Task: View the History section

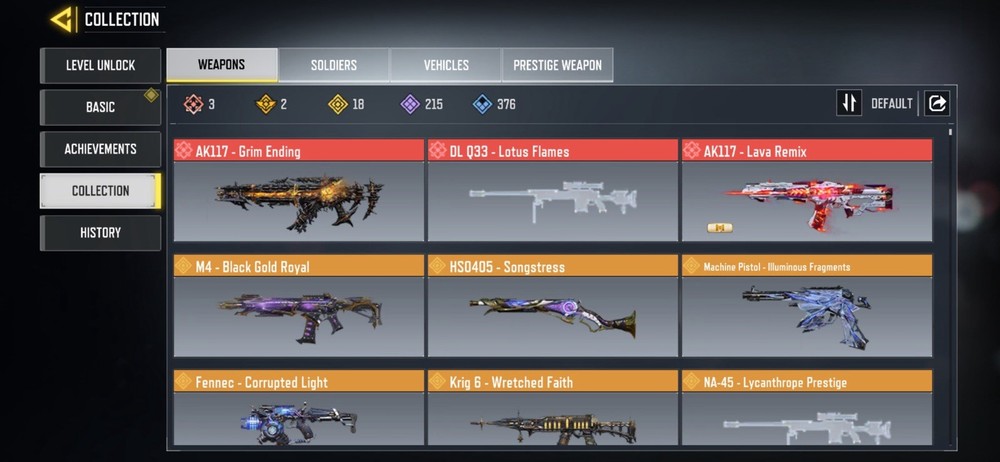Action: [x=100, y=232]
